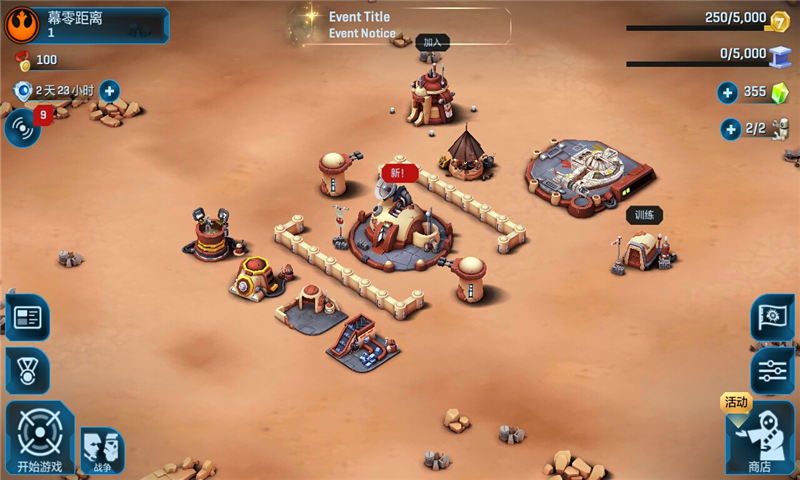Tap the 活动 event tag

click(736, 402)
